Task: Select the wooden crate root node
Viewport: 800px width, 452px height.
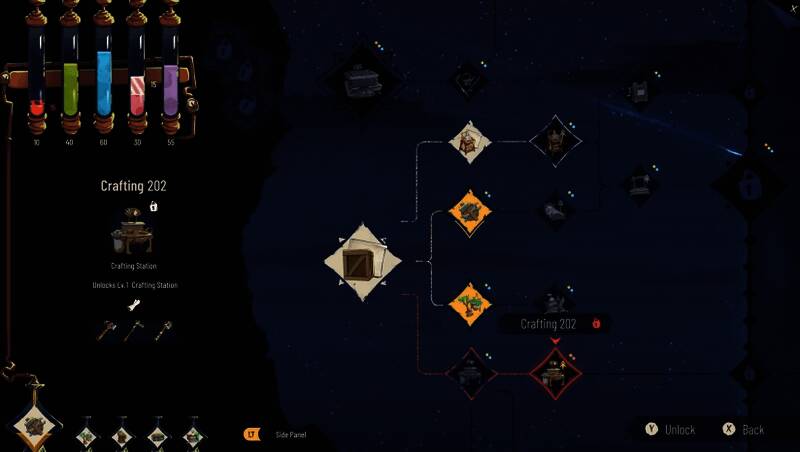Action: coord(363,262)
